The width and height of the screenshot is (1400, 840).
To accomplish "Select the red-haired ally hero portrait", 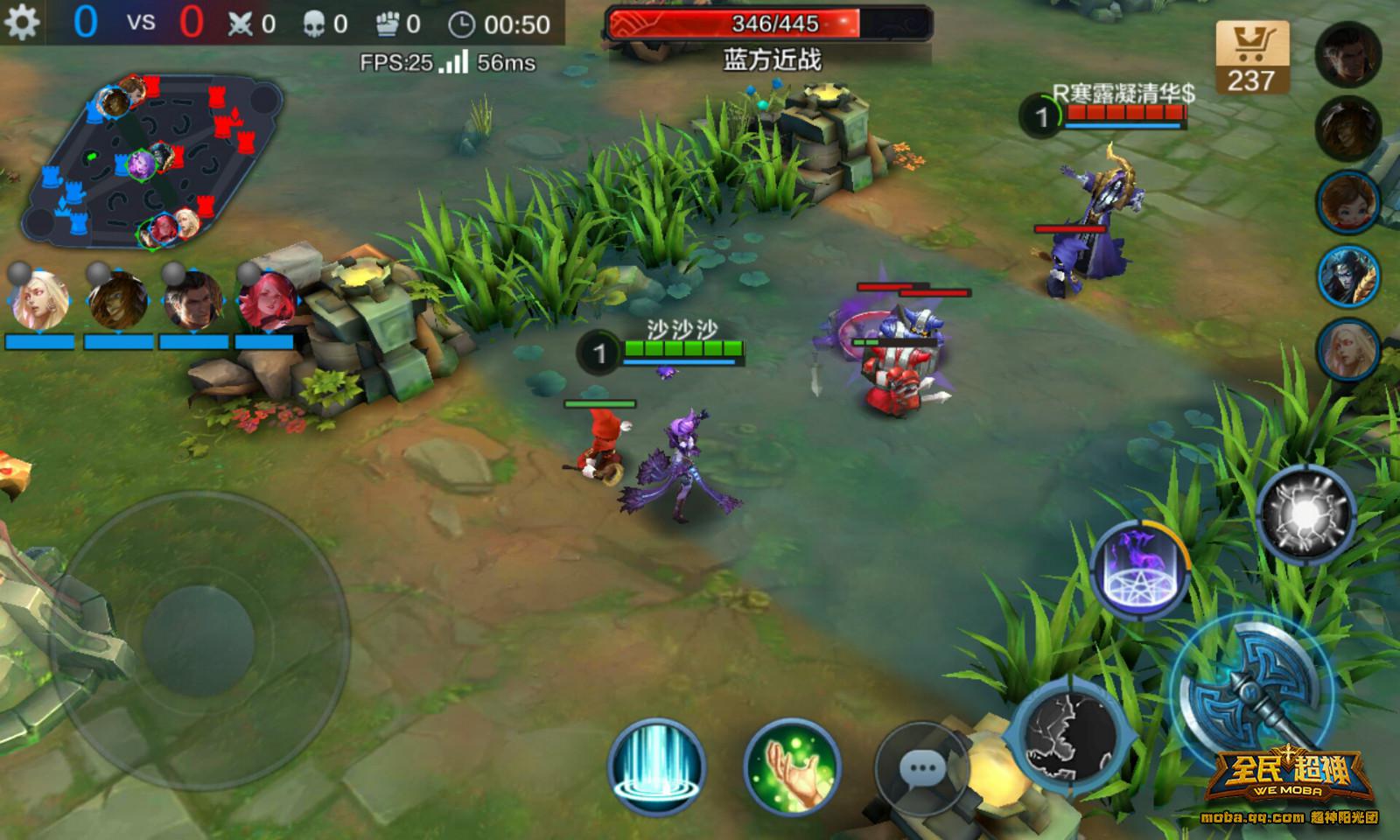I will (264, 300).
